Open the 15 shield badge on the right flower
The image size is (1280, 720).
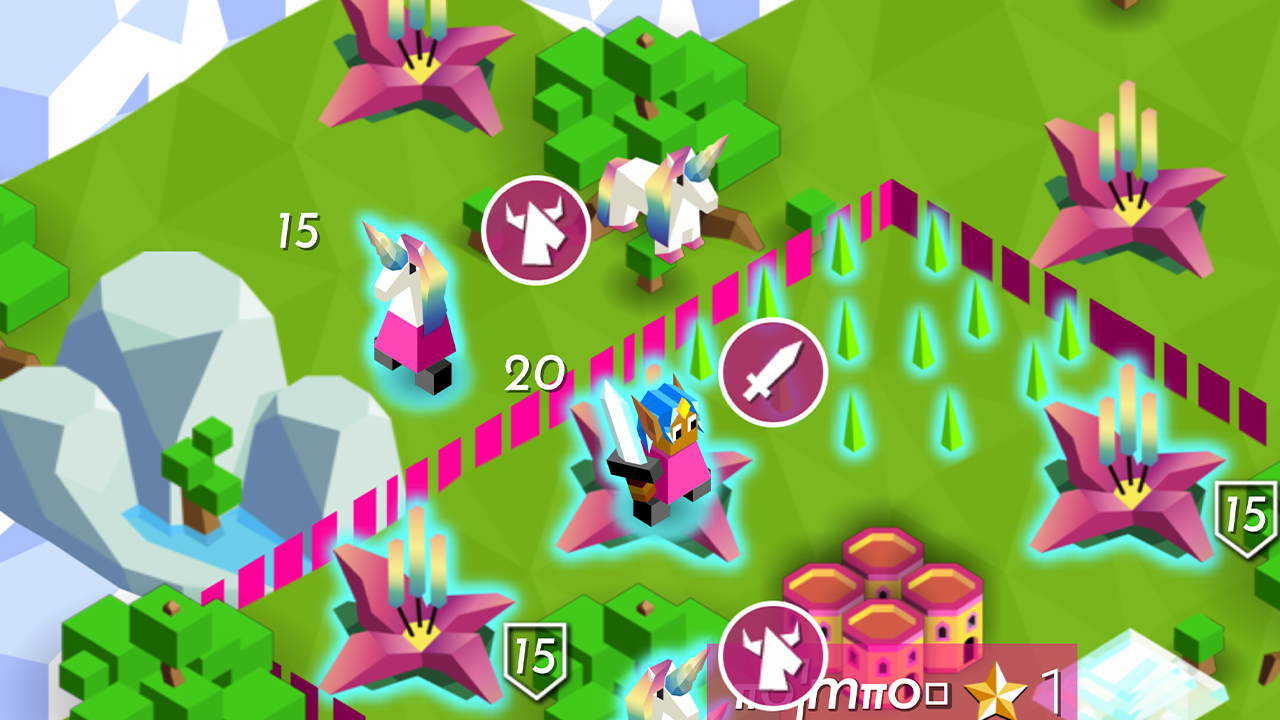click(x=1245, y=516)
